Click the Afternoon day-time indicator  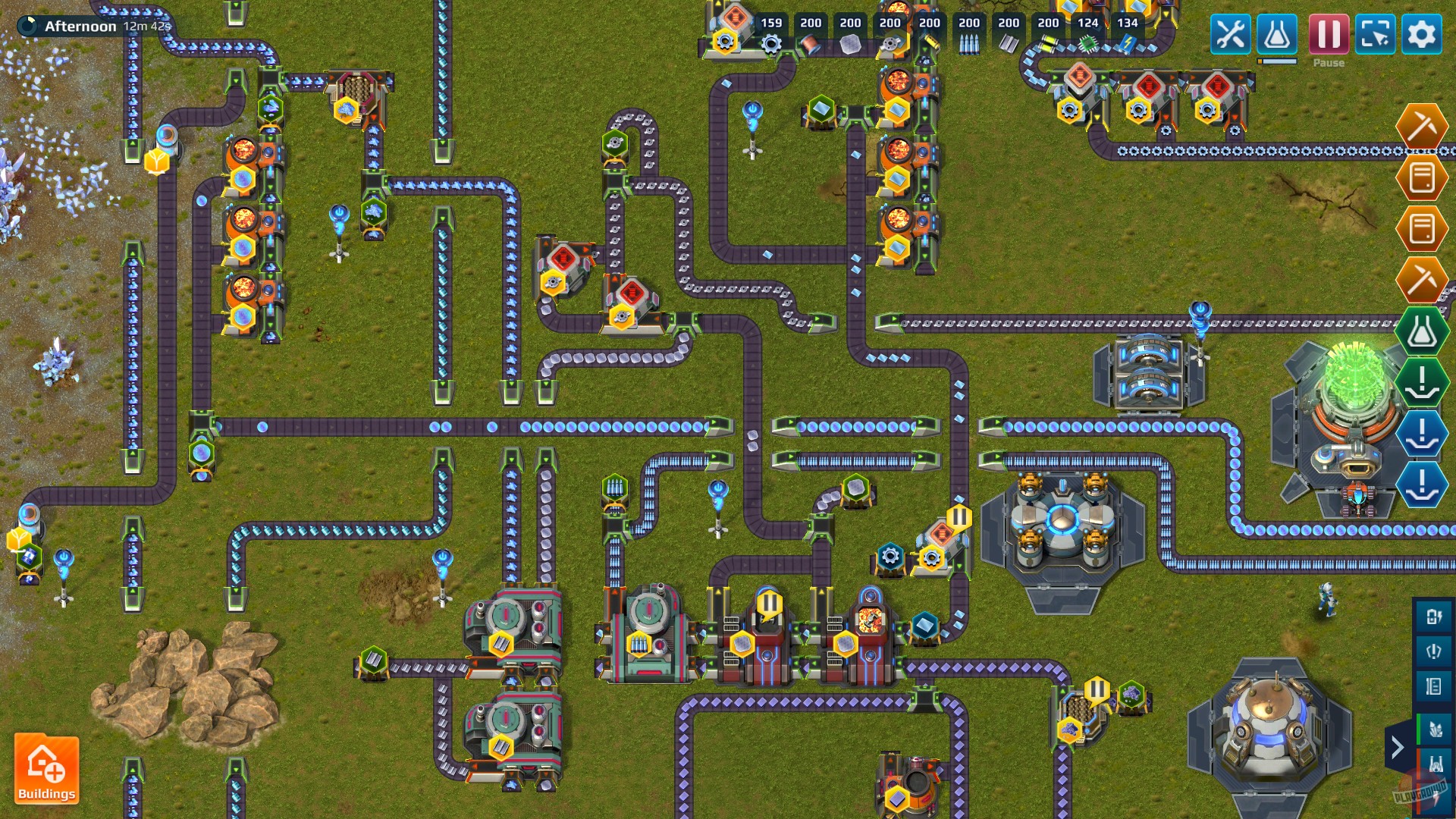[79, 25]
